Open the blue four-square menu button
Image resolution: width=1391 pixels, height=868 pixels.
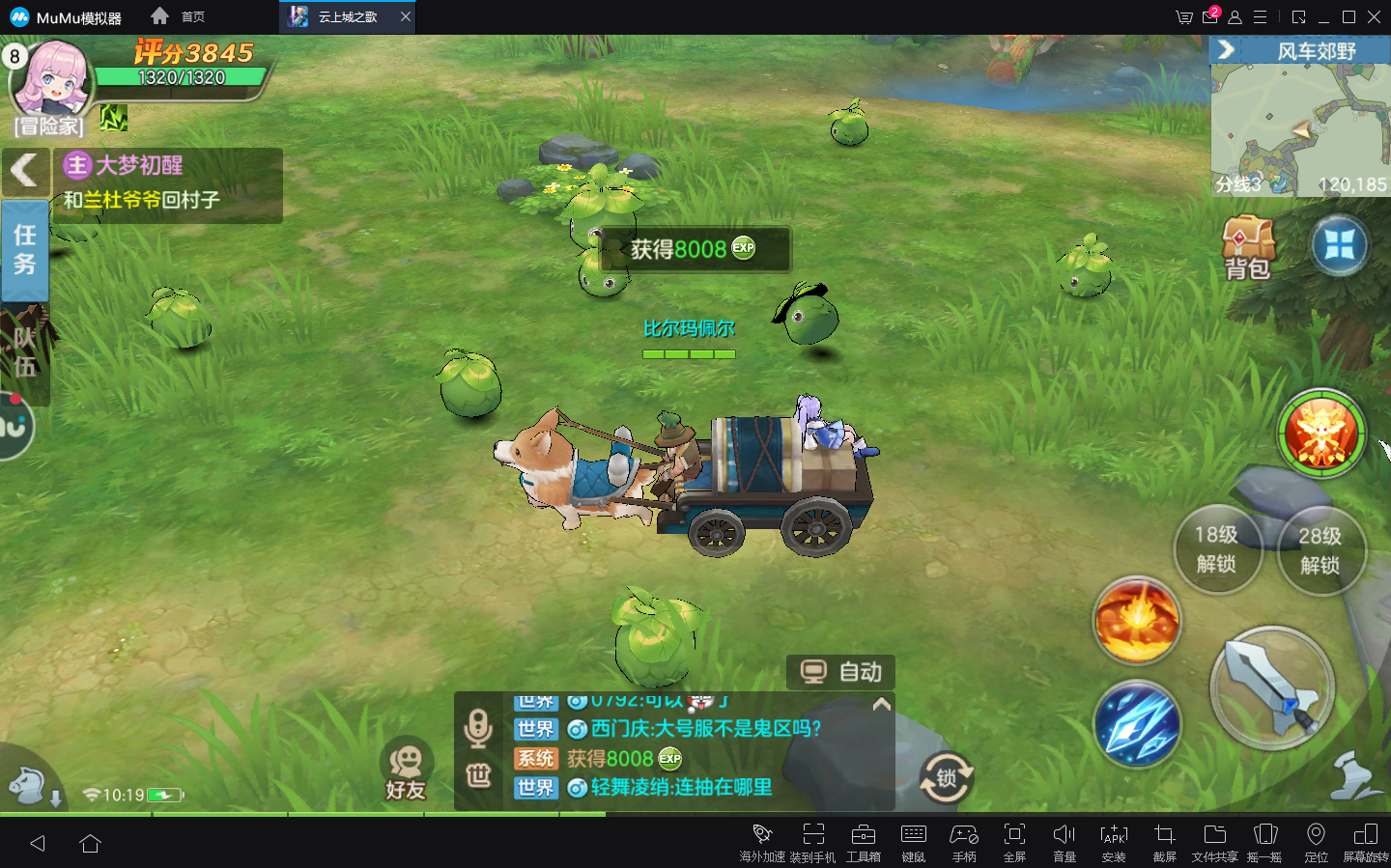[x=1339, y=245]
